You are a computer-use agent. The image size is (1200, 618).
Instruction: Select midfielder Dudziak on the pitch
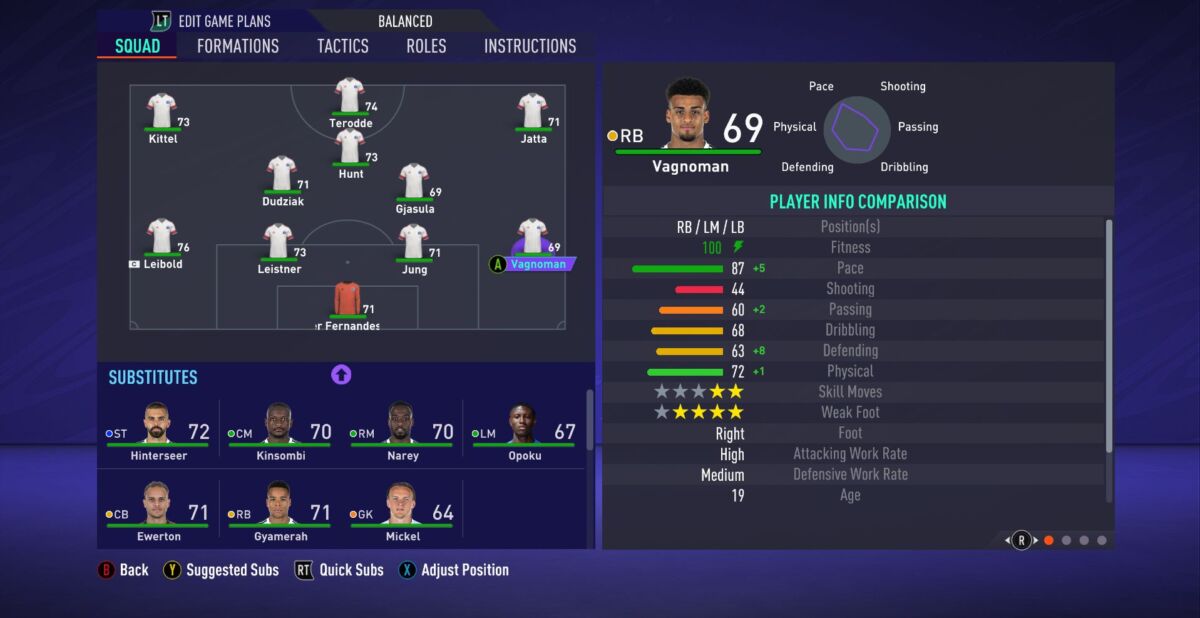282,176
